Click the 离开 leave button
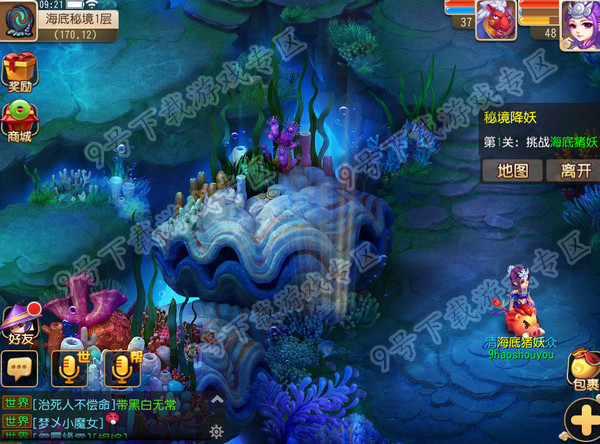This screenshot has height=444, width=600. click(574, 170)
